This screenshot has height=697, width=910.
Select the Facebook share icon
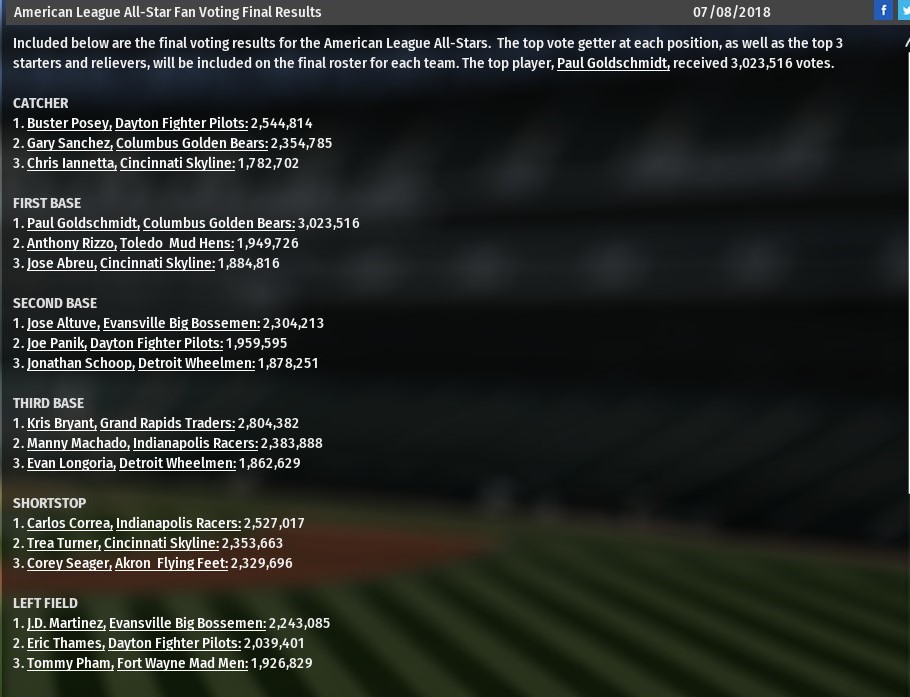point(883,10)
